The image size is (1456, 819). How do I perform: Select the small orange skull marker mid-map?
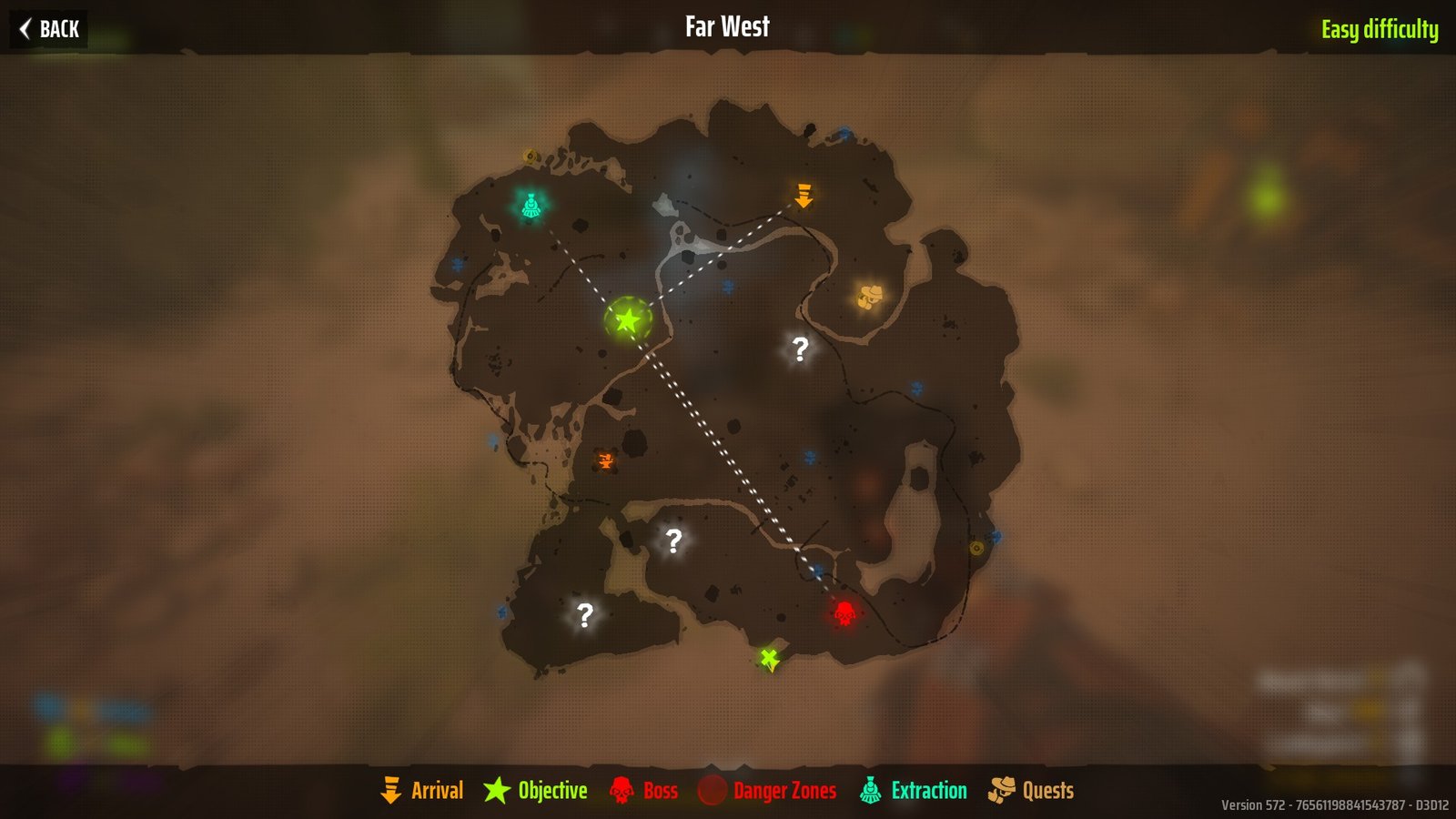(x=605, y=461)
